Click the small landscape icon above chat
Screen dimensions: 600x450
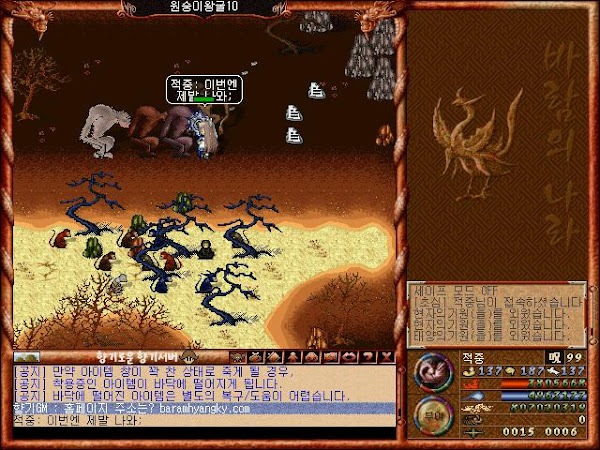(27, 356)
